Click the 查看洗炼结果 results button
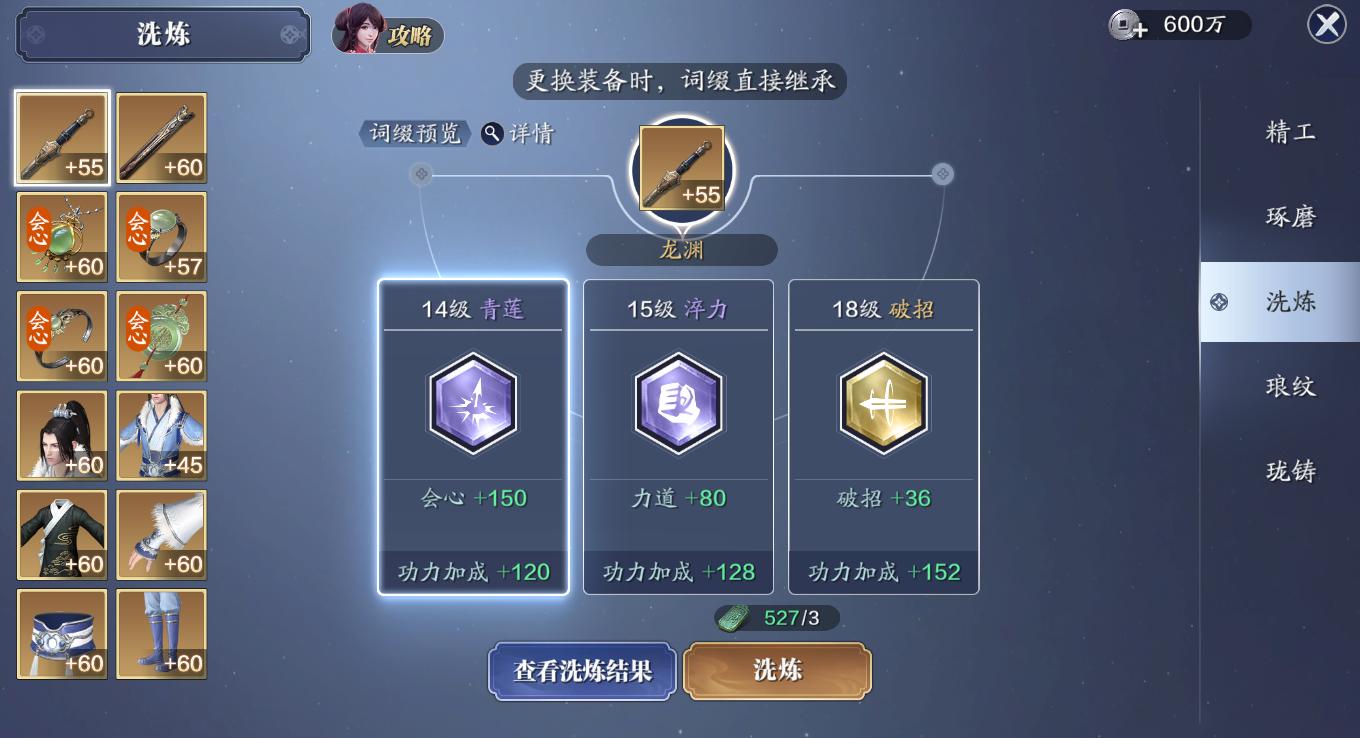Image resolution: width=1360 pixels, height=738 pixels. pyautogui.click(x=581, y=671)
